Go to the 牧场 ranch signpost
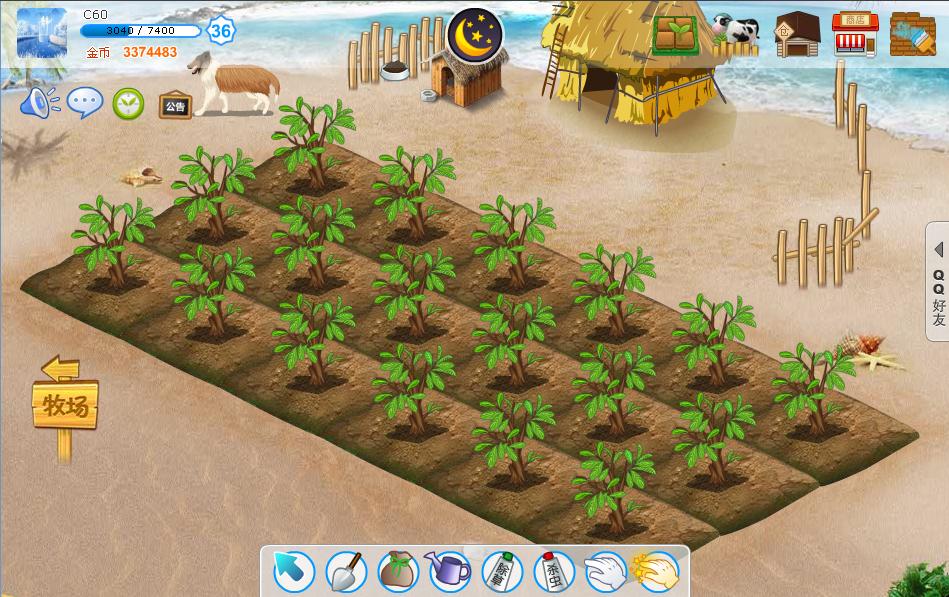Image resolution: width=949 pixels, height=597 pixels. click(x=66, y=406)
